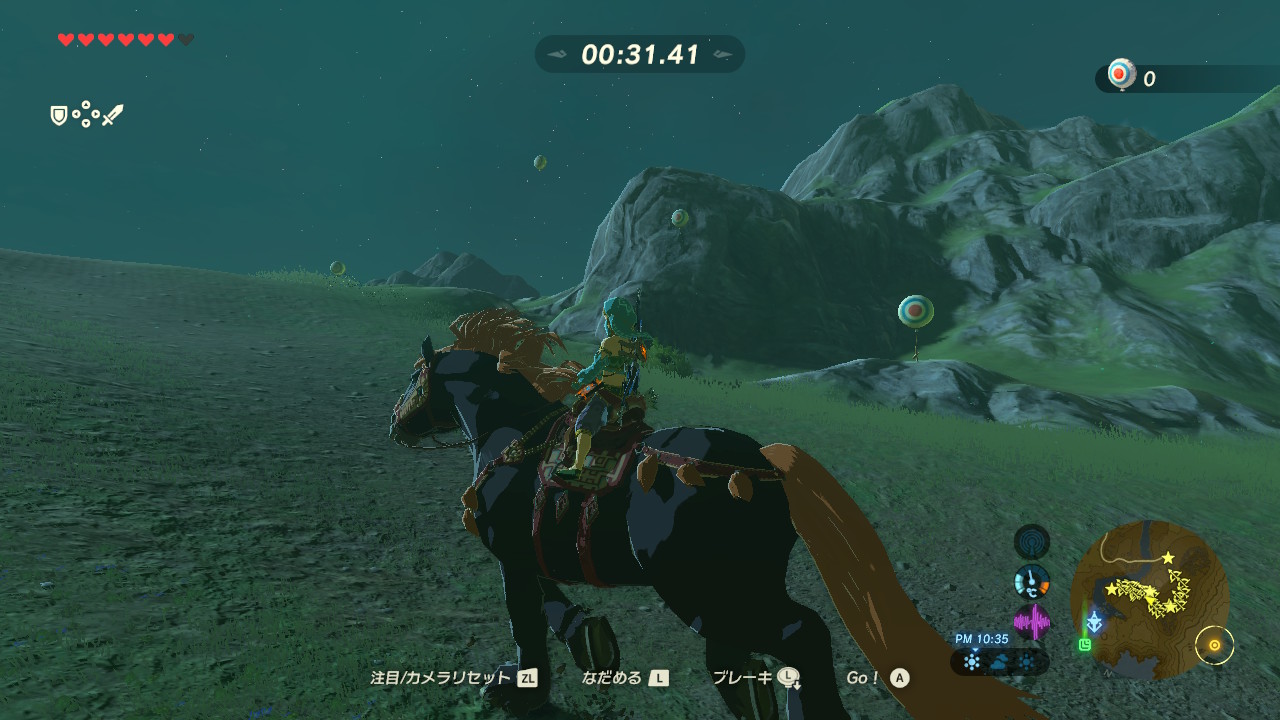Screen dimensions: 1280x720
Task: Click the shield quick-select icon
Action: click(59, 116)
